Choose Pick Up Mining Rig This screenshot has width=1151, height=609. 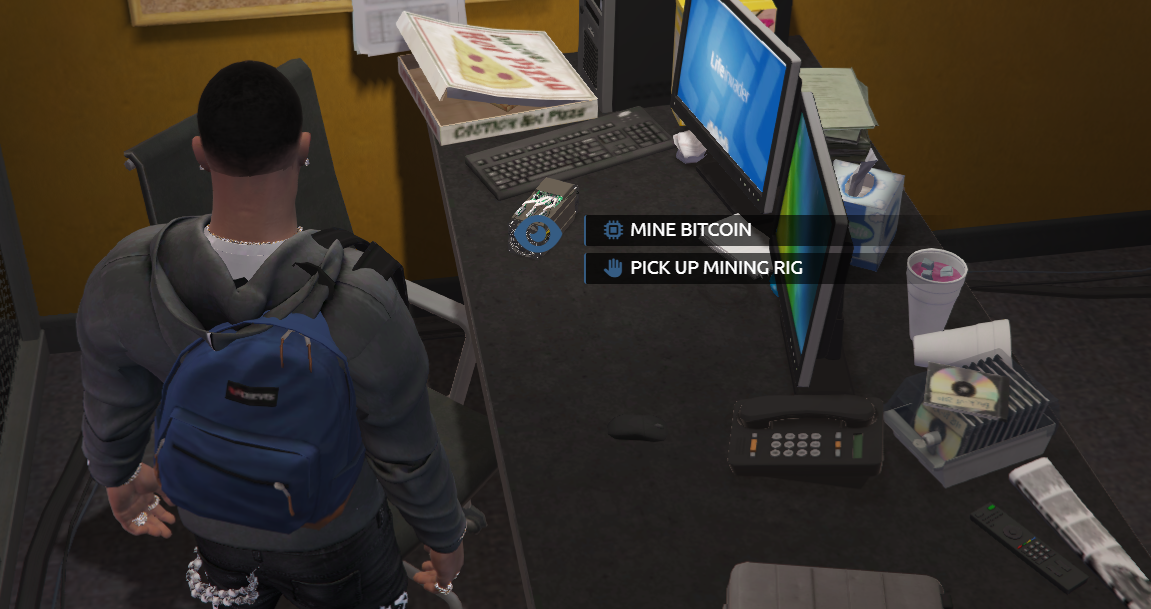pyautogui.click(x=715, y=268)
